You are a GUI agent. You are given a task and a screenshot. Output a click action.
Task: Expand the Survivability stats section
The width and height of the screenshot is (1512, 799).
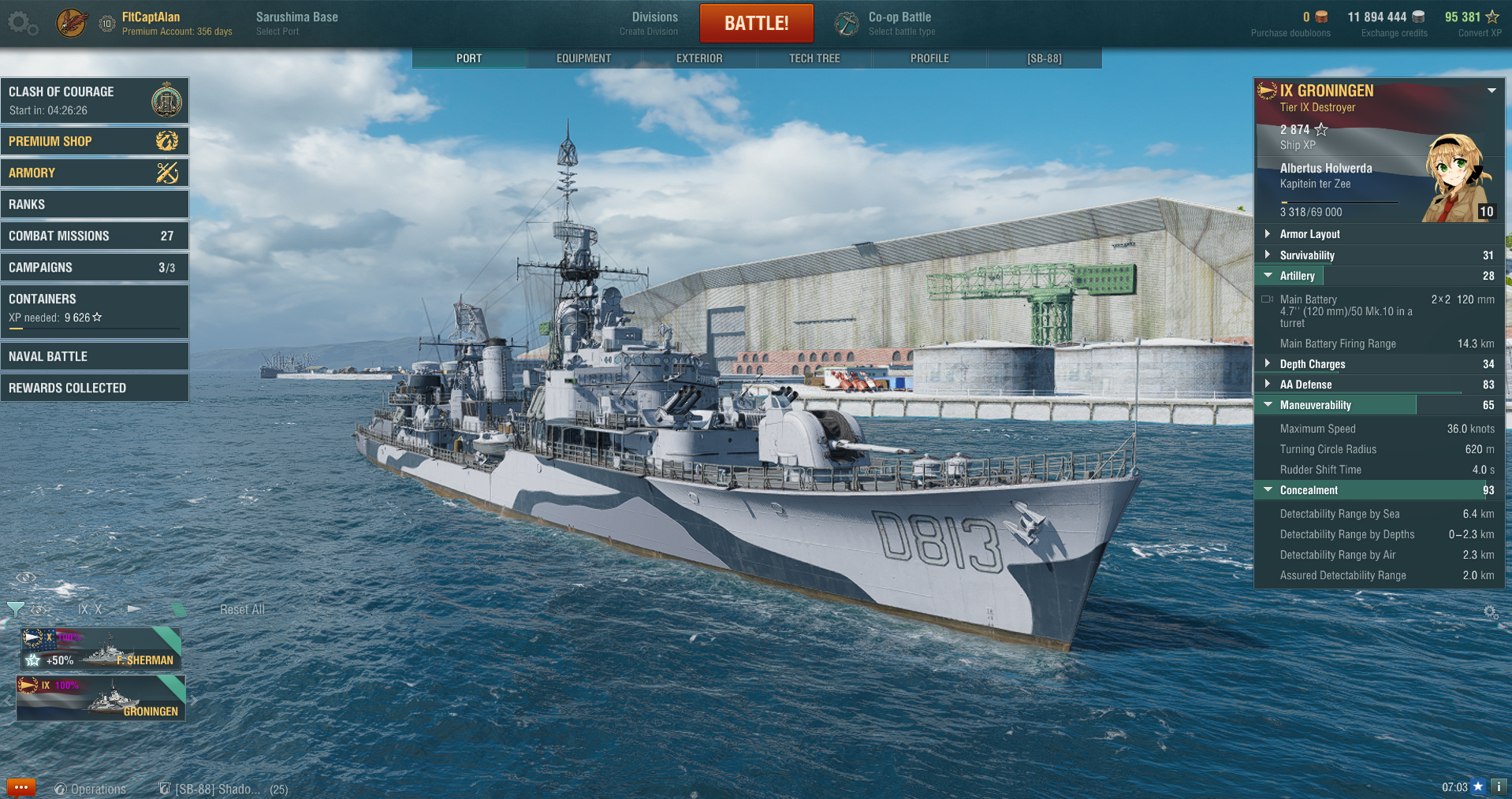pos(1307,255)
